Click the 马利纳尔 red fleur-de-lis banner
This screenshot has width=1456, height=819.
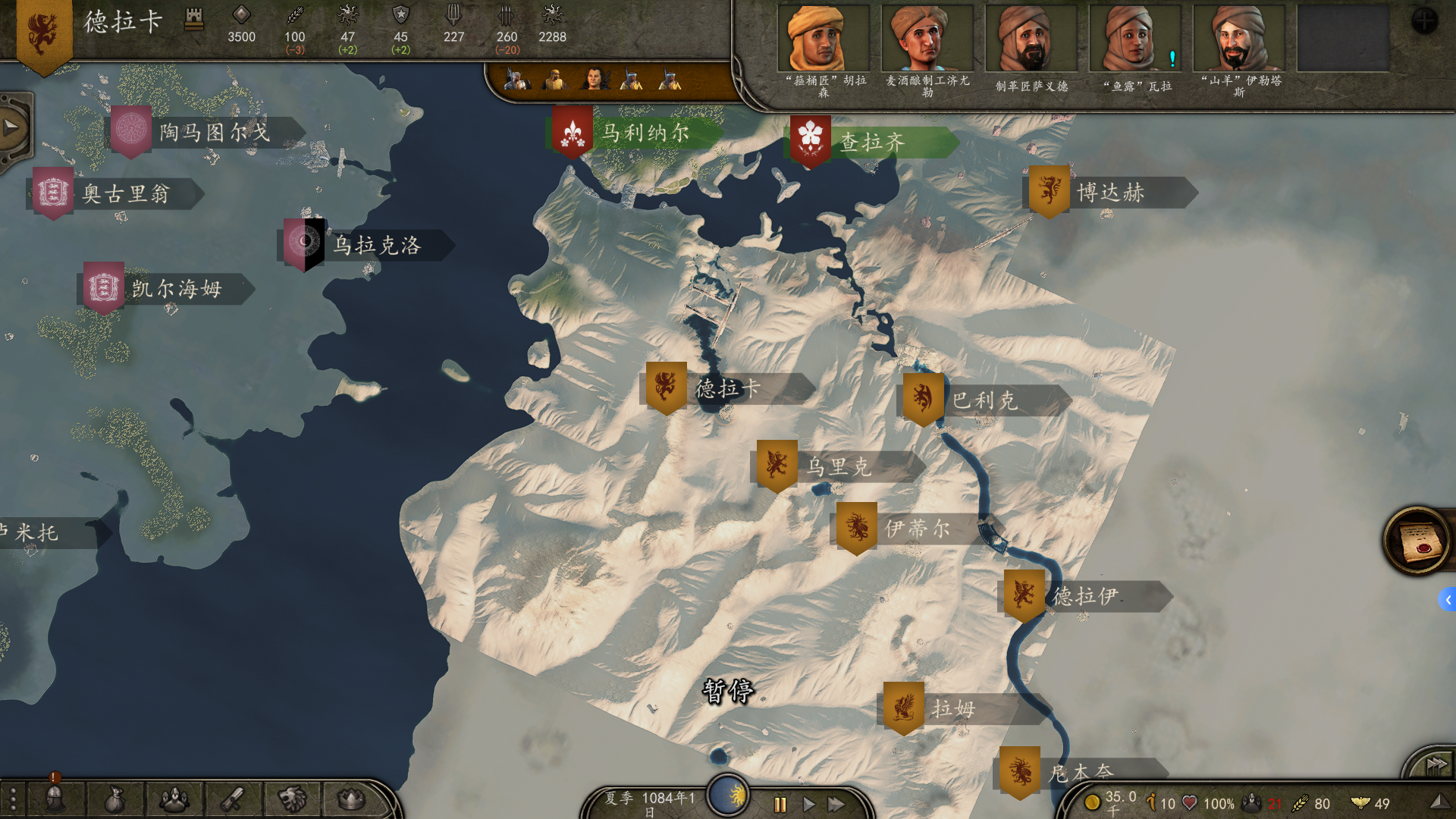pos(573,134)
